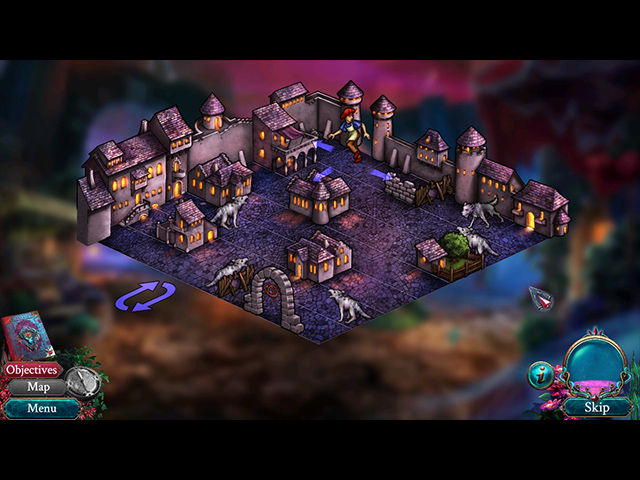Open the Map
640x480 pixels.
coord(38,387)
